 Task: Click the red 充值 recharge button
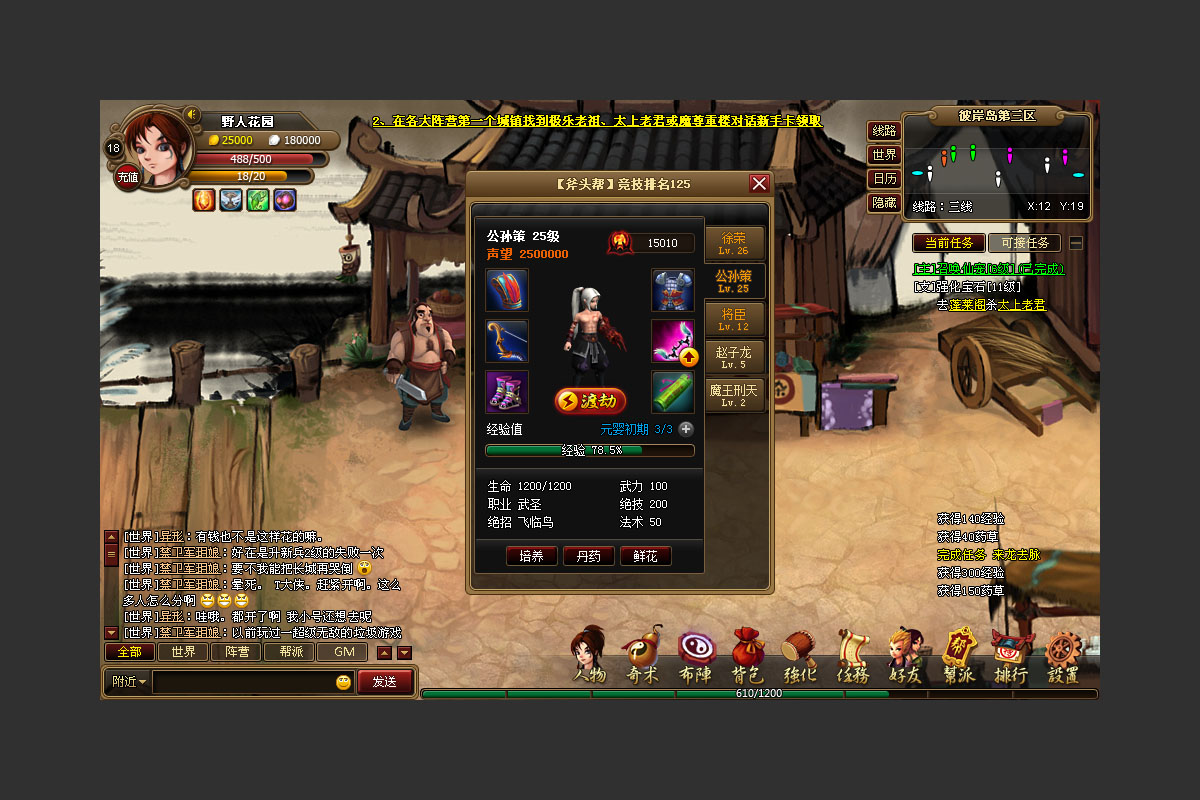pos(128,177)
